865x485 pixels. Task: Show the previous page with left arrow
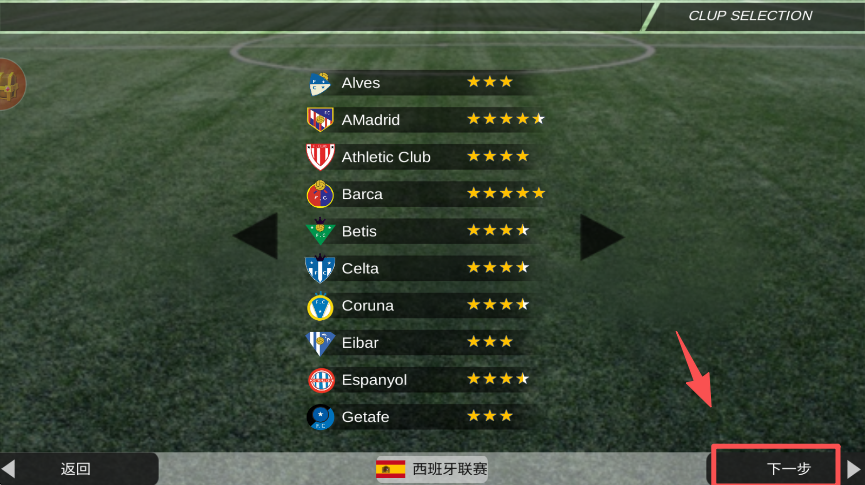click(256, 237)
